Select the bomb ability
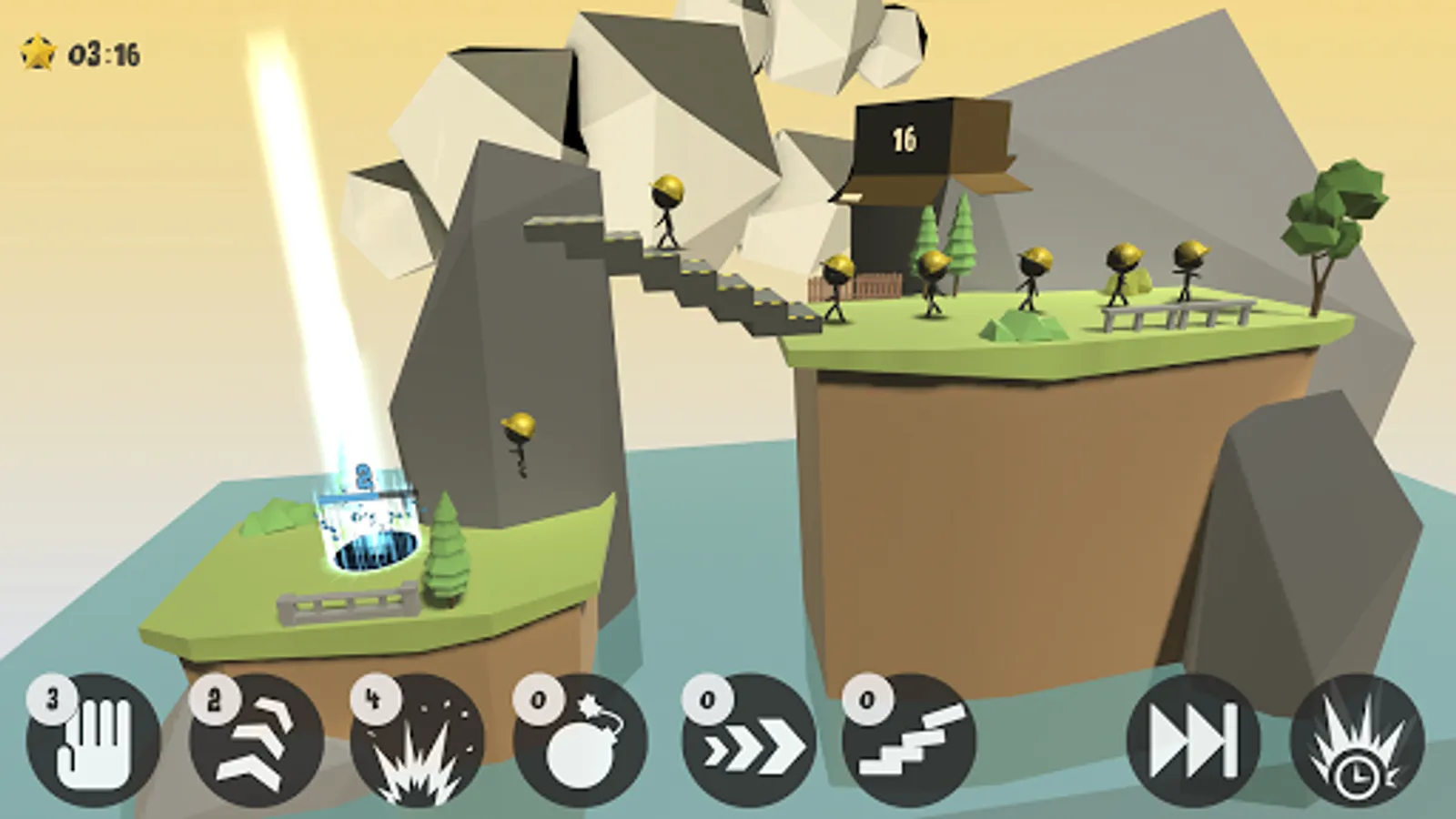 [581, 741]
